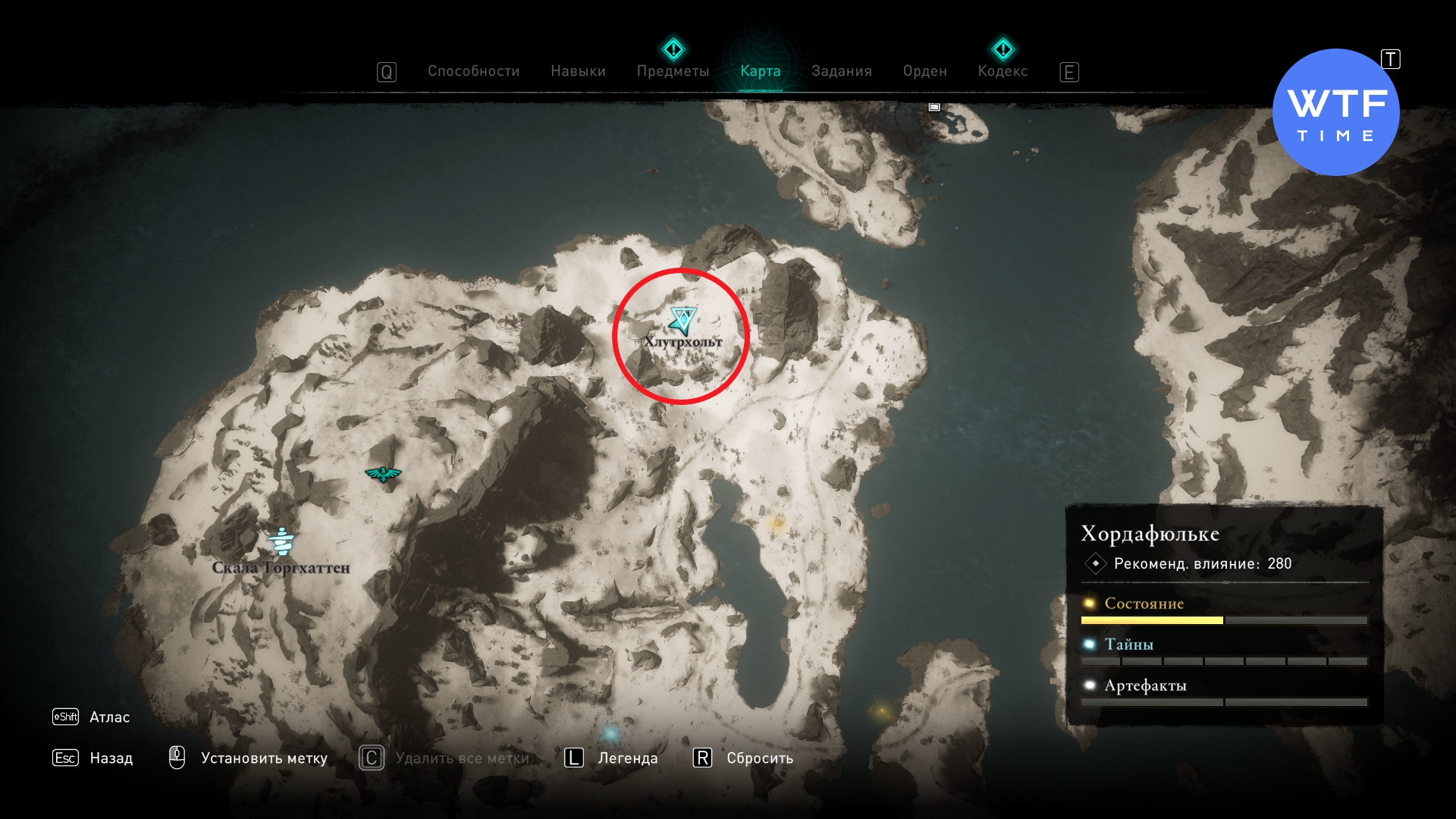Image resolution: width=1456 pixels, height=819 pixels.
Task: Reset the map with Сбросить
Action: click(759, 758)
